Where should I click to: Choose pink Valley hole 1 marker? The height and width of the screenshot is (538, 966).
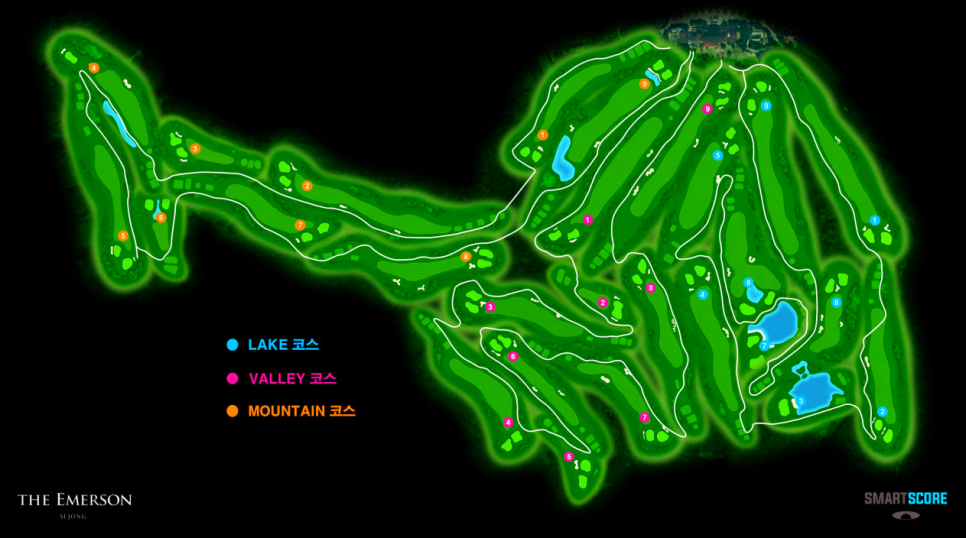(588, 220)
